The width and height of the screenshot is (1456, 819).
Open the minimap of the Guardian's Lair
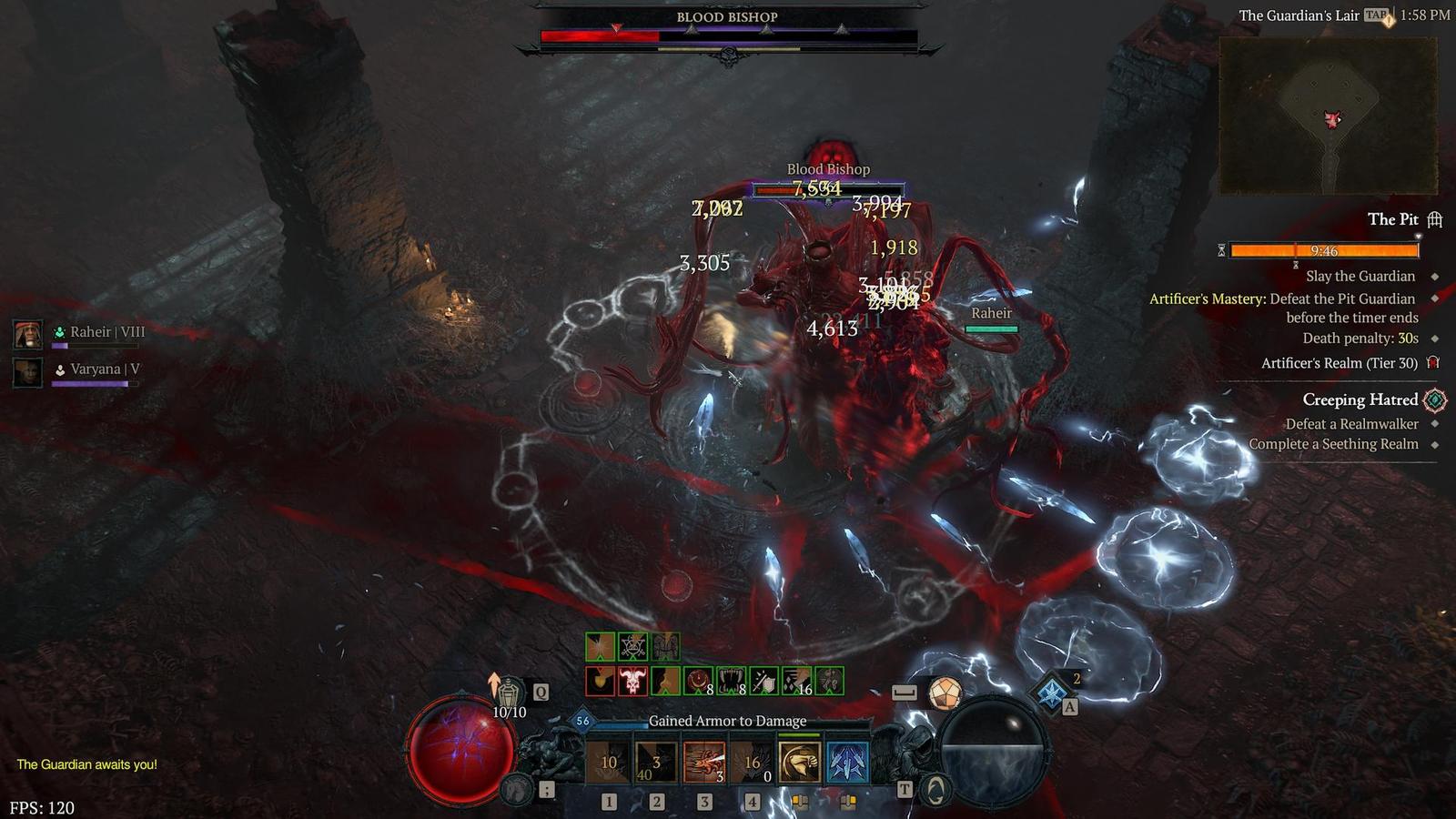(1328, 116)
